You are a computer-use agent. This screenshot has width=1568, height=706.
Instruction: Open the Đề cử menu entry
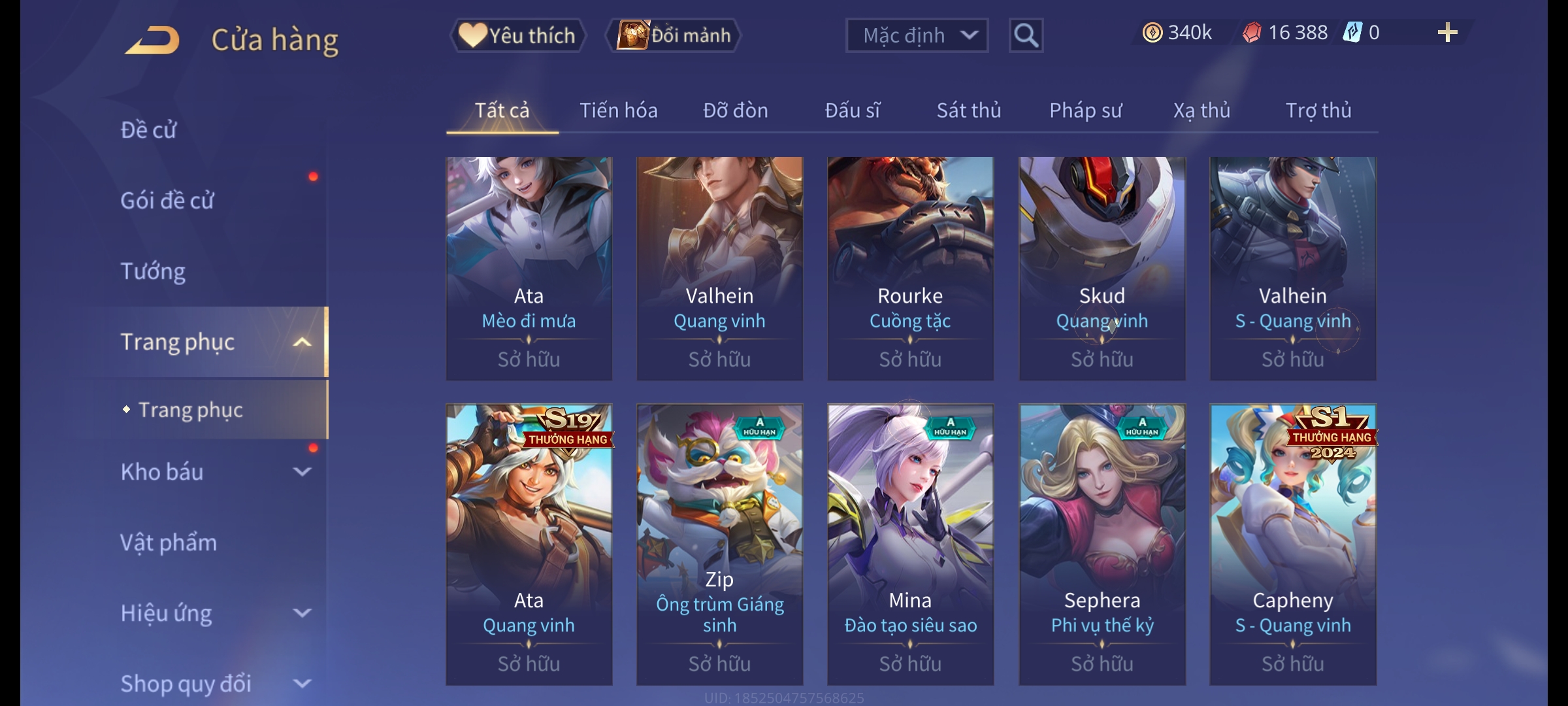(x=149, y=130)
